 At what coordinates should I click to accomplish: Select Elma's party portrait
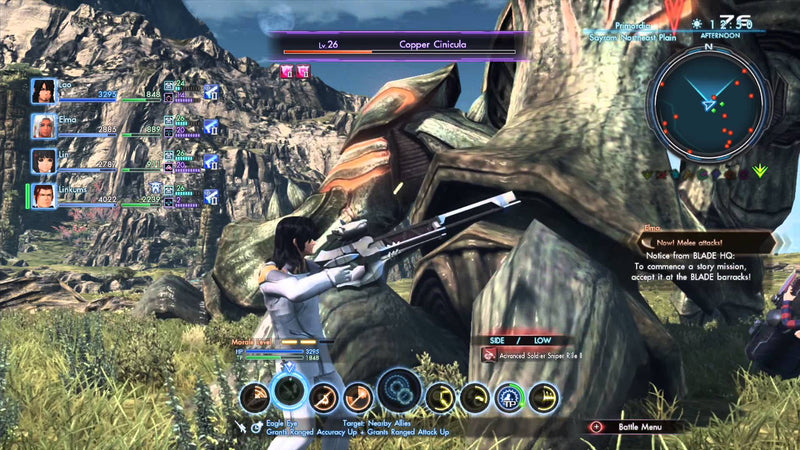pos(43,126)
